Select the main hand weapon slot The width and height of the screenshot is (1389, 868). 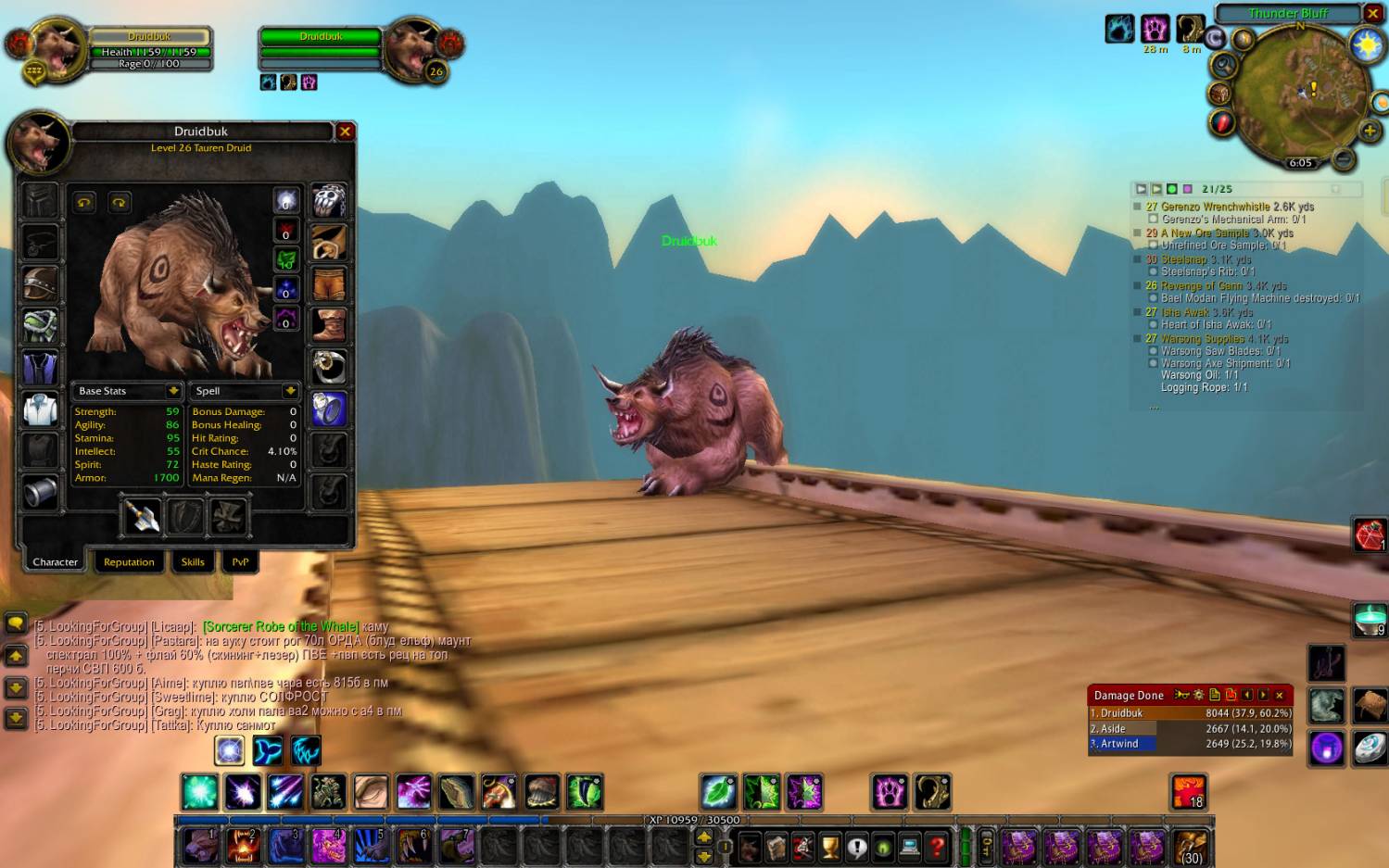142,516
